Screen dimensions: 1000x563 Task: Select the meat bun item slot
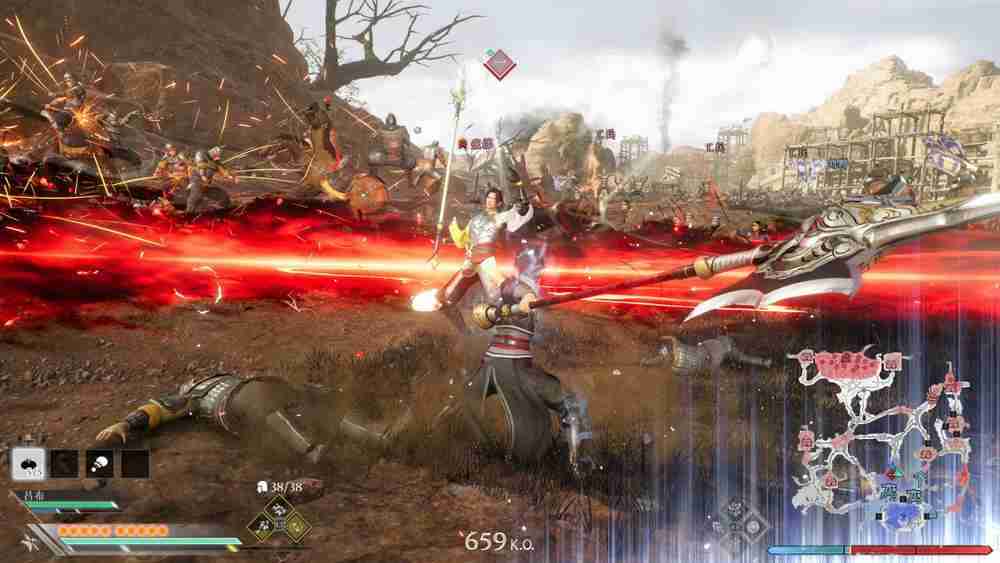(99, 463)
